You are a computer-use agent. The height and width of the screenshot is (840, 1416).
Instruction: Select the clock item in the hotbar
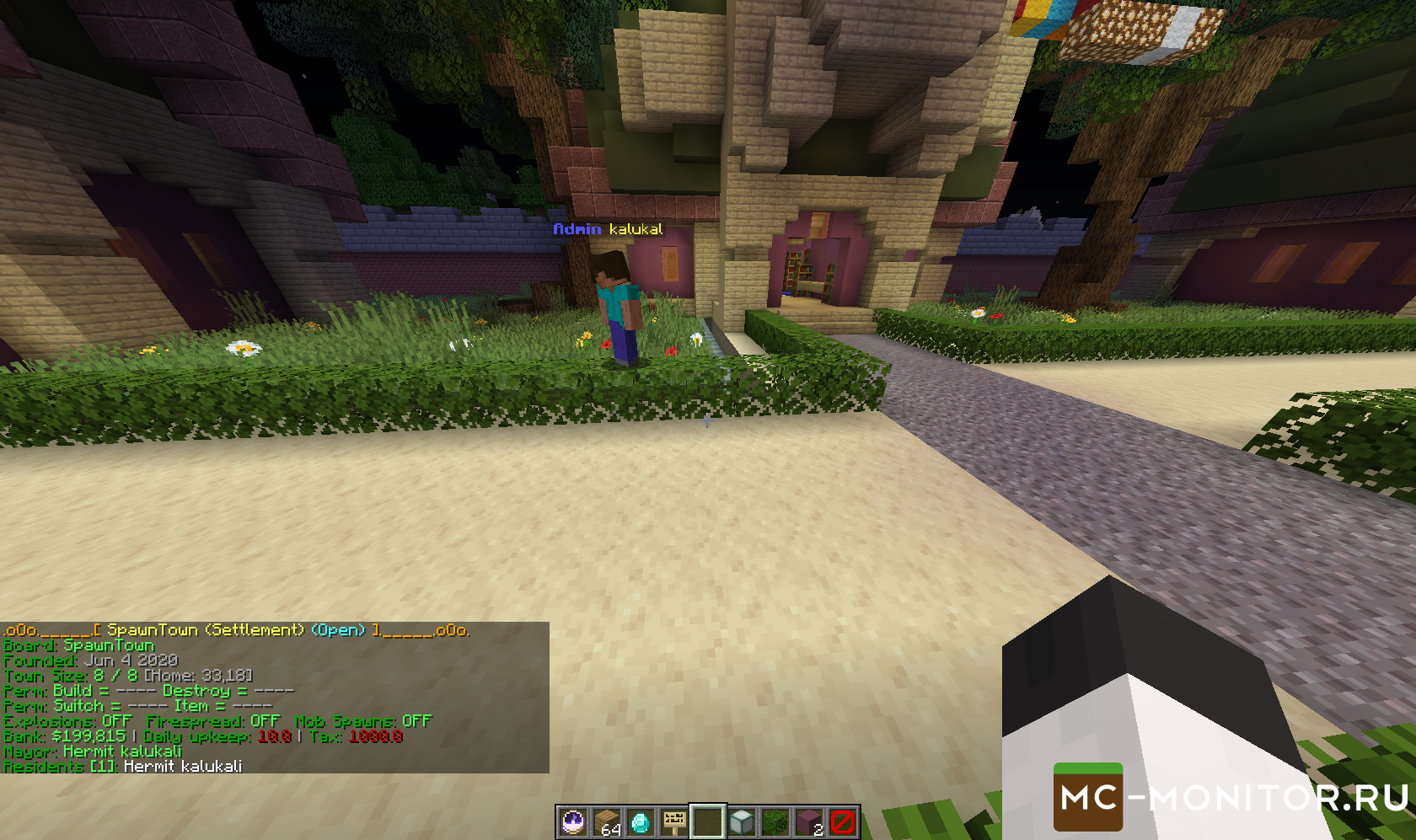[x=573, y=821]
